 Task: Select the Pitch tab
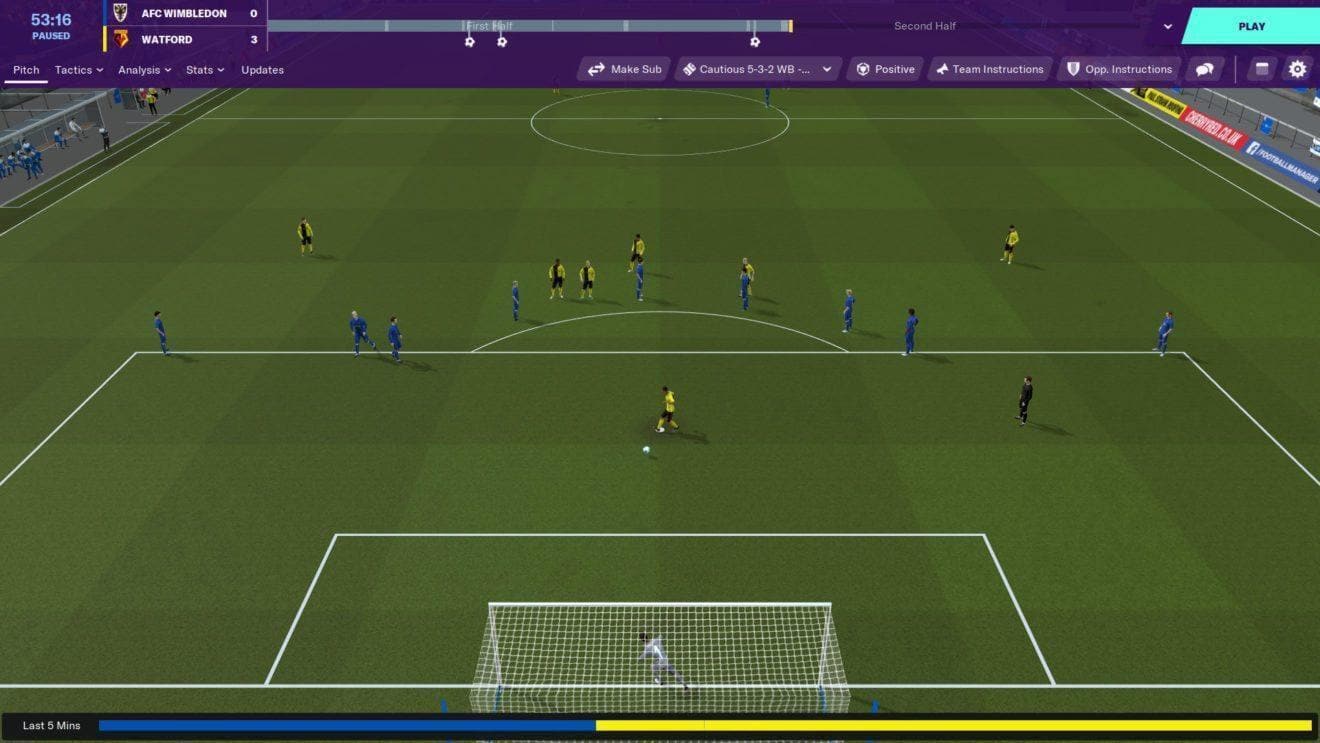click(26, 70)
